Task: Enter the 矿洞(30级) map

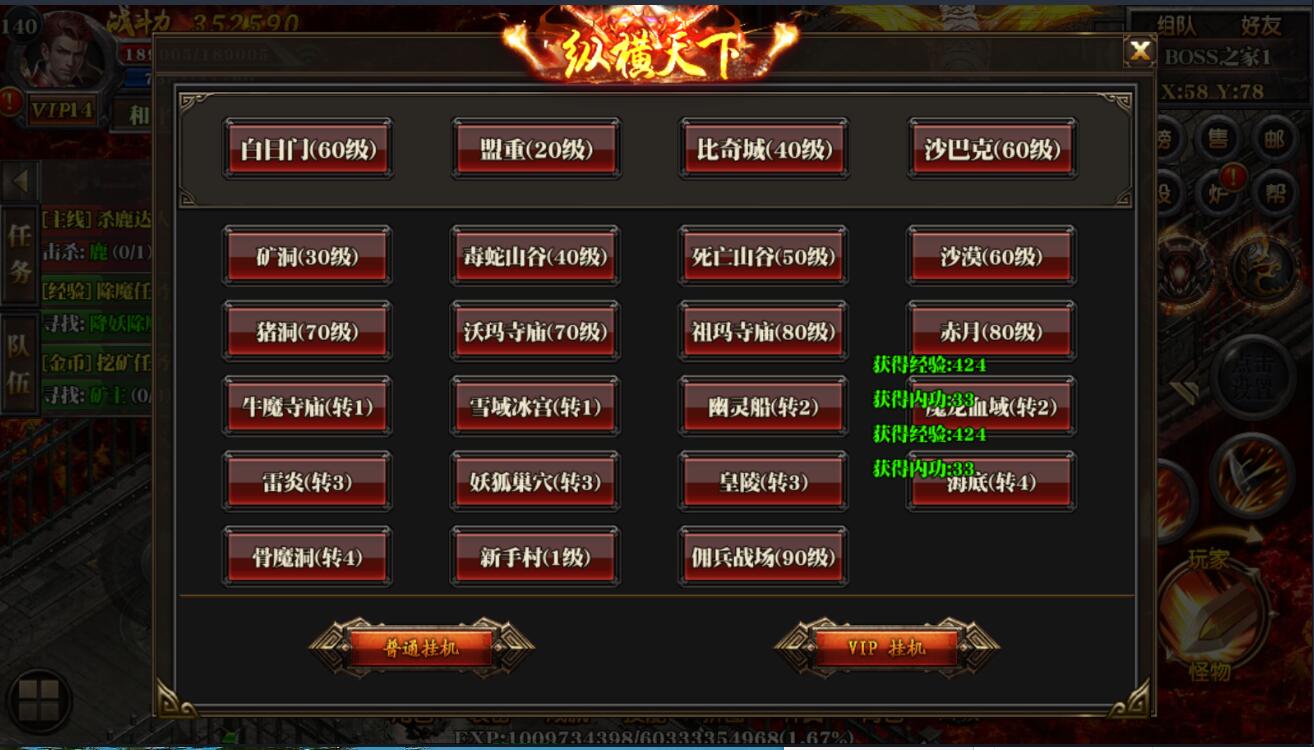Action: pos(307,256)
